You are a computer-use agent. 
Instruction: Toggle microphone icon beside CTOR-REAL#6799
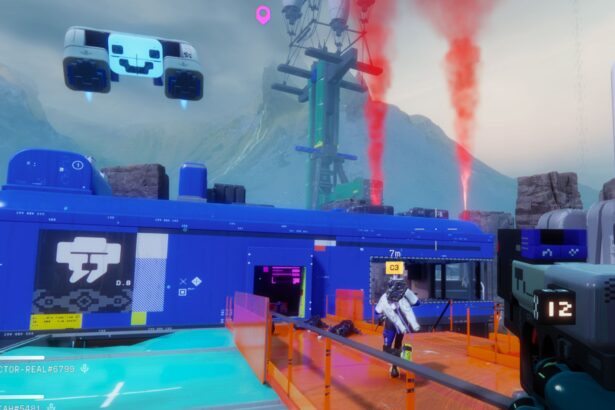click(x=85, y=369)
